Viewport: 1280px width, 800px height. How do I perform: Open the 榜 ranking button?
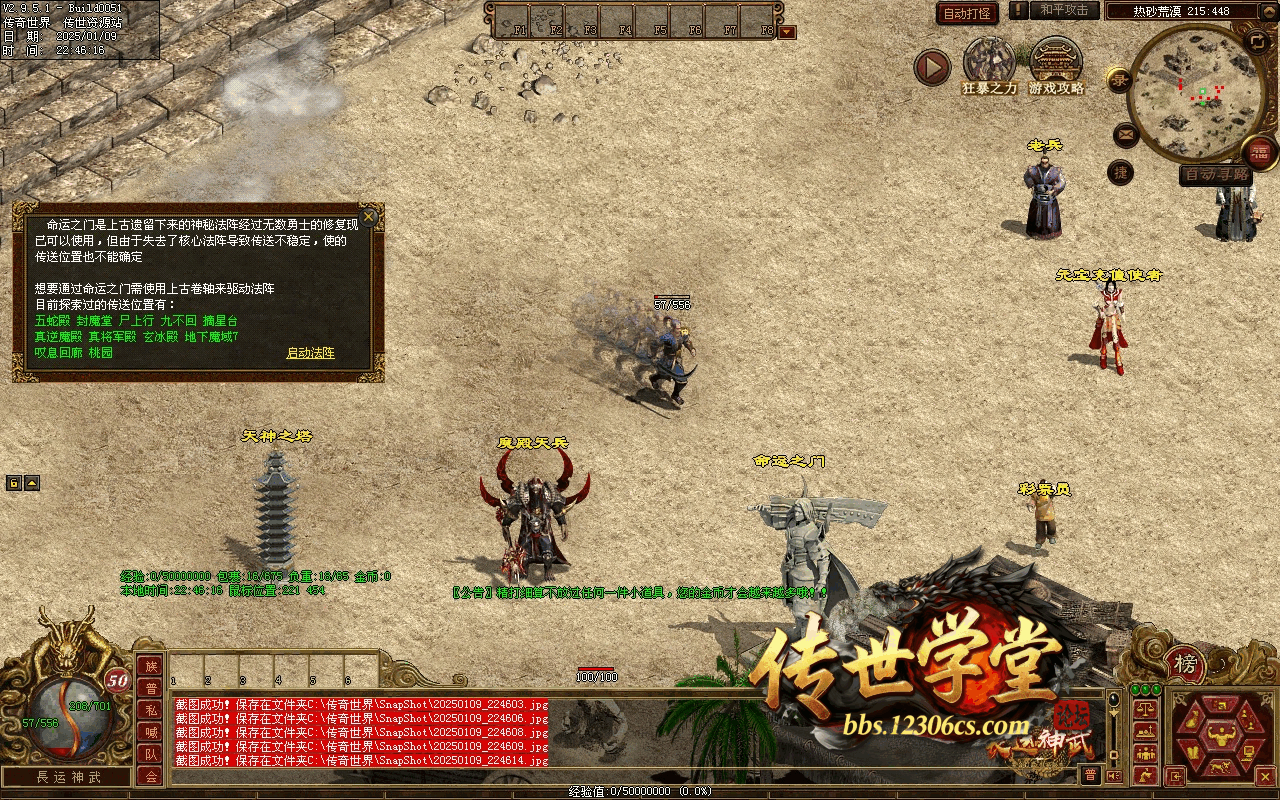click(x=1185, y=664)
